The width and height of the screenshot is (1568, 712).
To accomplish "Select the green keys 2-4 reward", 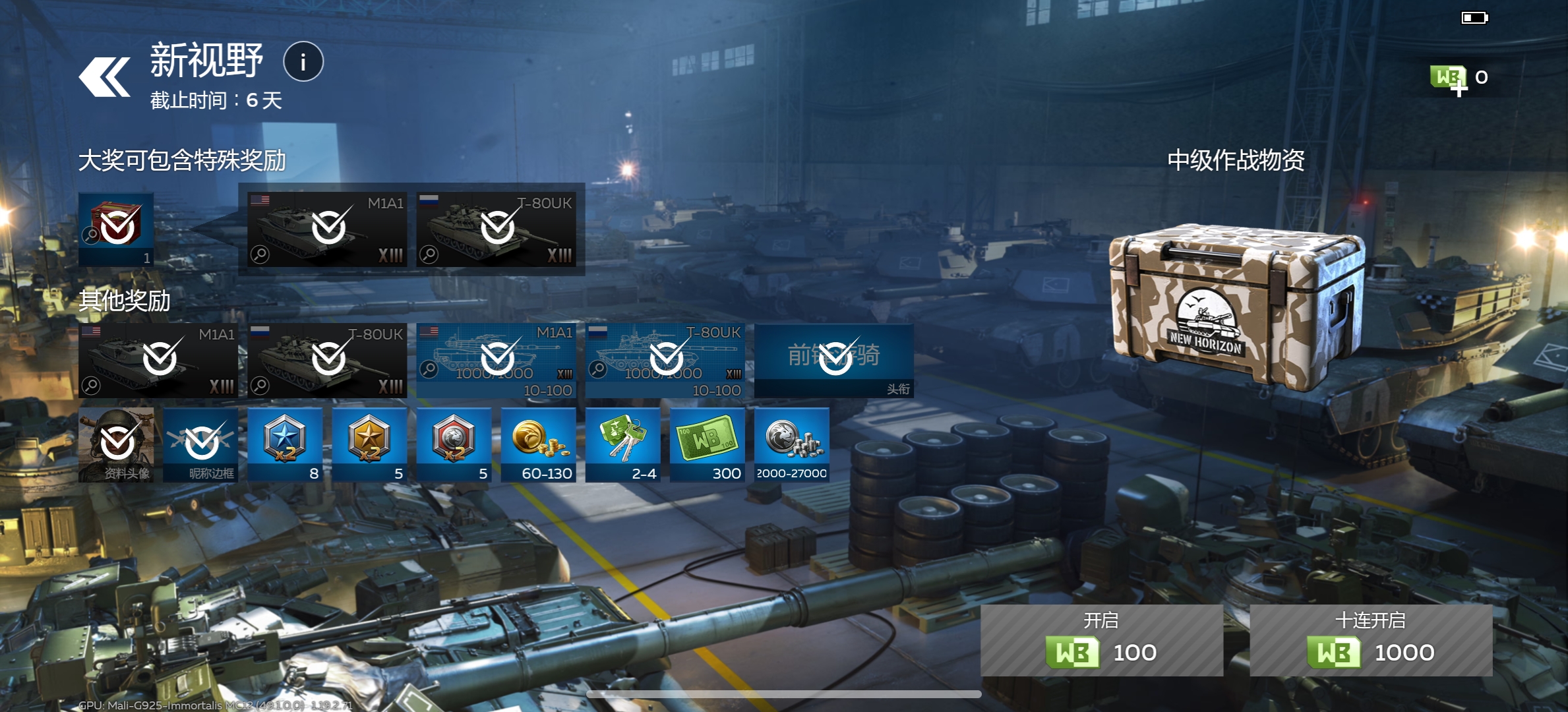I will [x=623, y=444].
